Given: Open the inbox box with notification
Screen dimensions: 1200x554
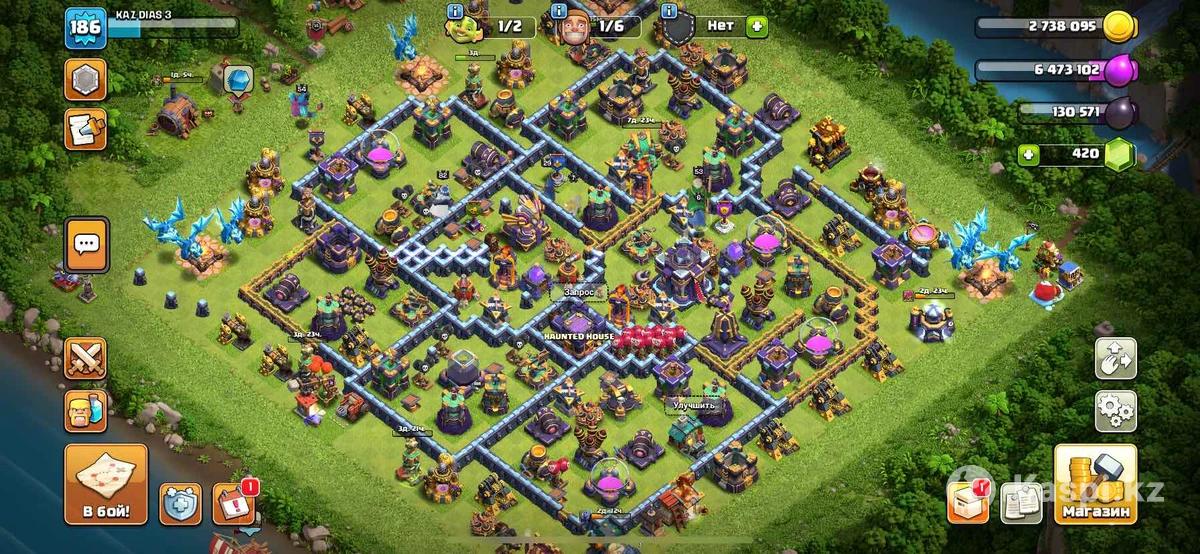Looking at the screenshot, I should [970, 501].
